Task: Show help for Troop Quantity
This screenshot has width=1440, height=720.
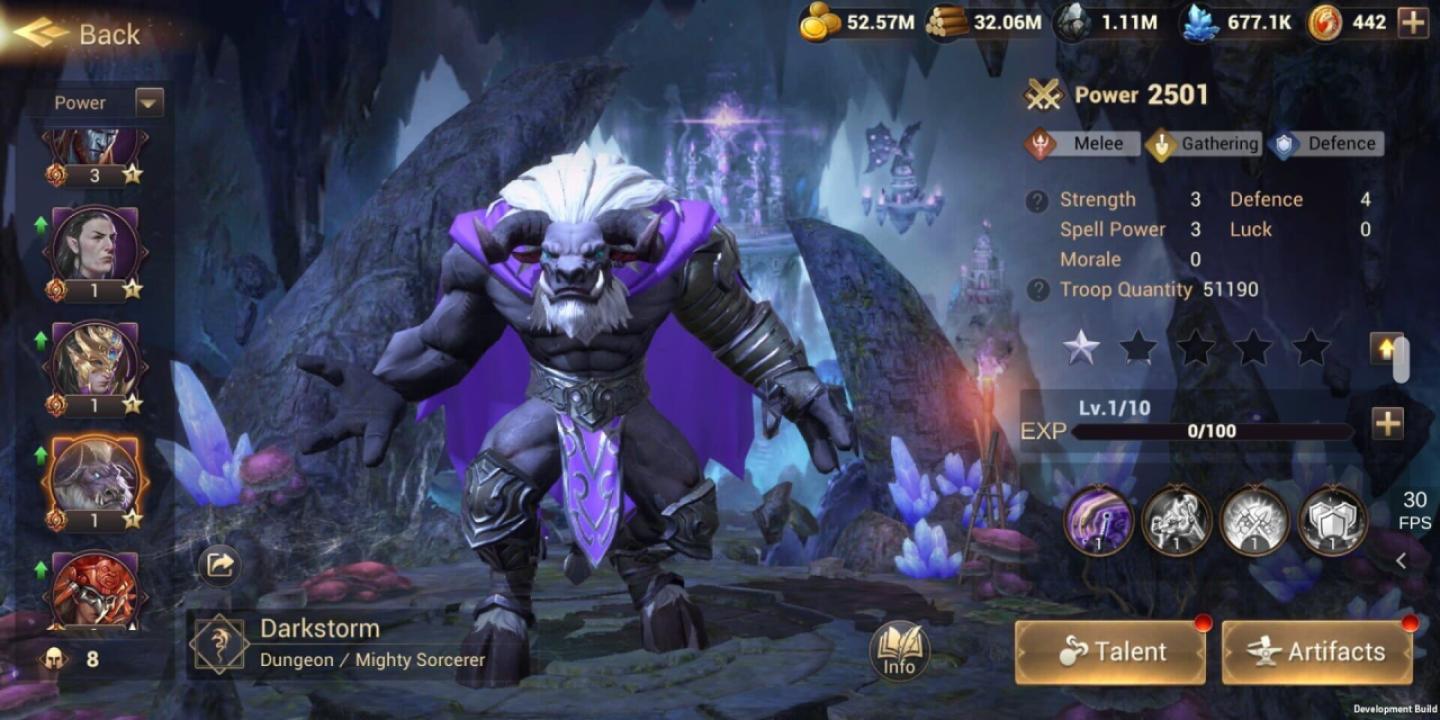Action: 1037,290
